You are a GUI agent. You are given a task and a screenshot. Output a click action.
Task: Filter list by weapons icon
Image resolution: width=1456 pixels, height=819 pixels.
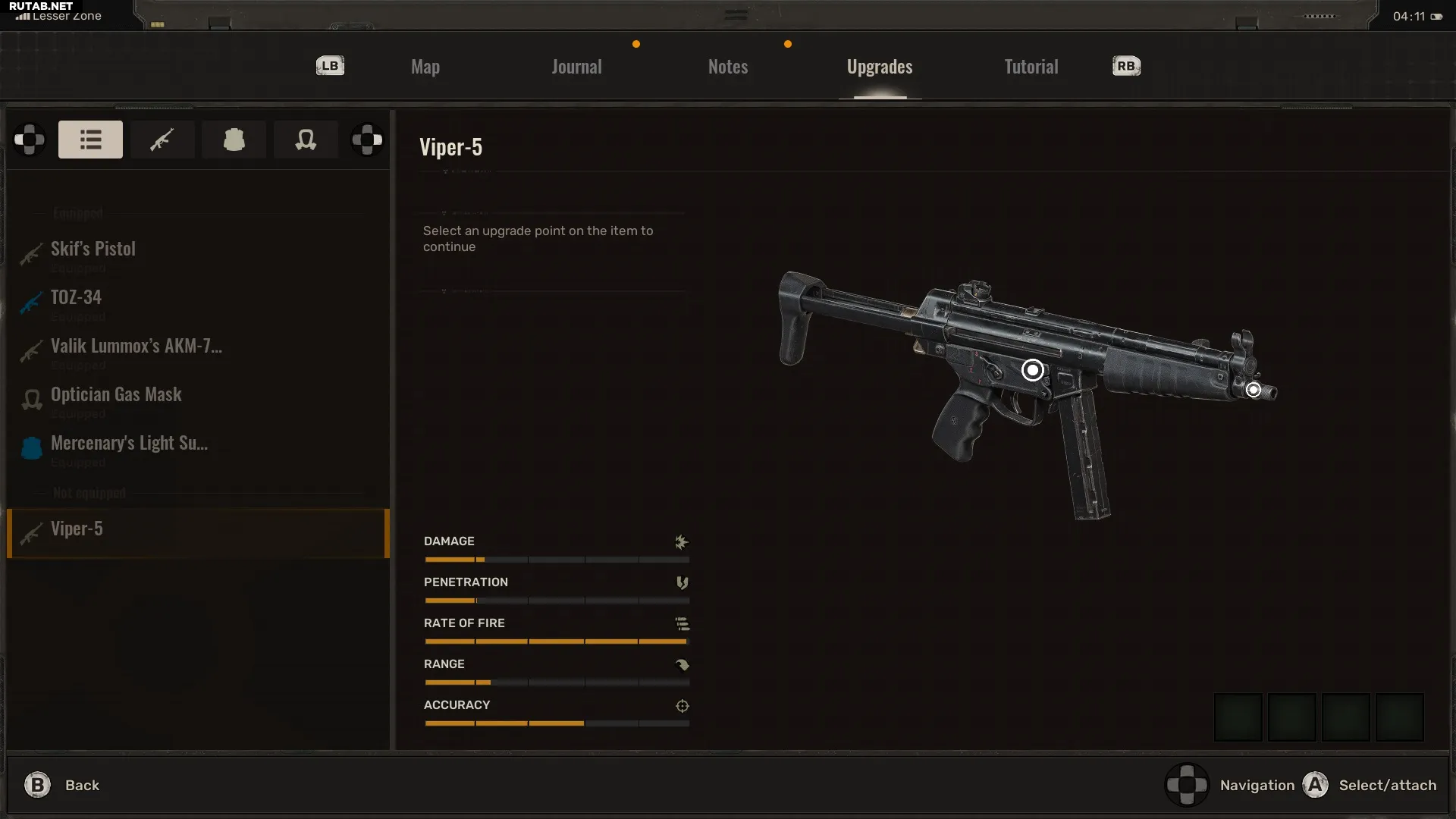pyautogui.click(x=162, y=140)
